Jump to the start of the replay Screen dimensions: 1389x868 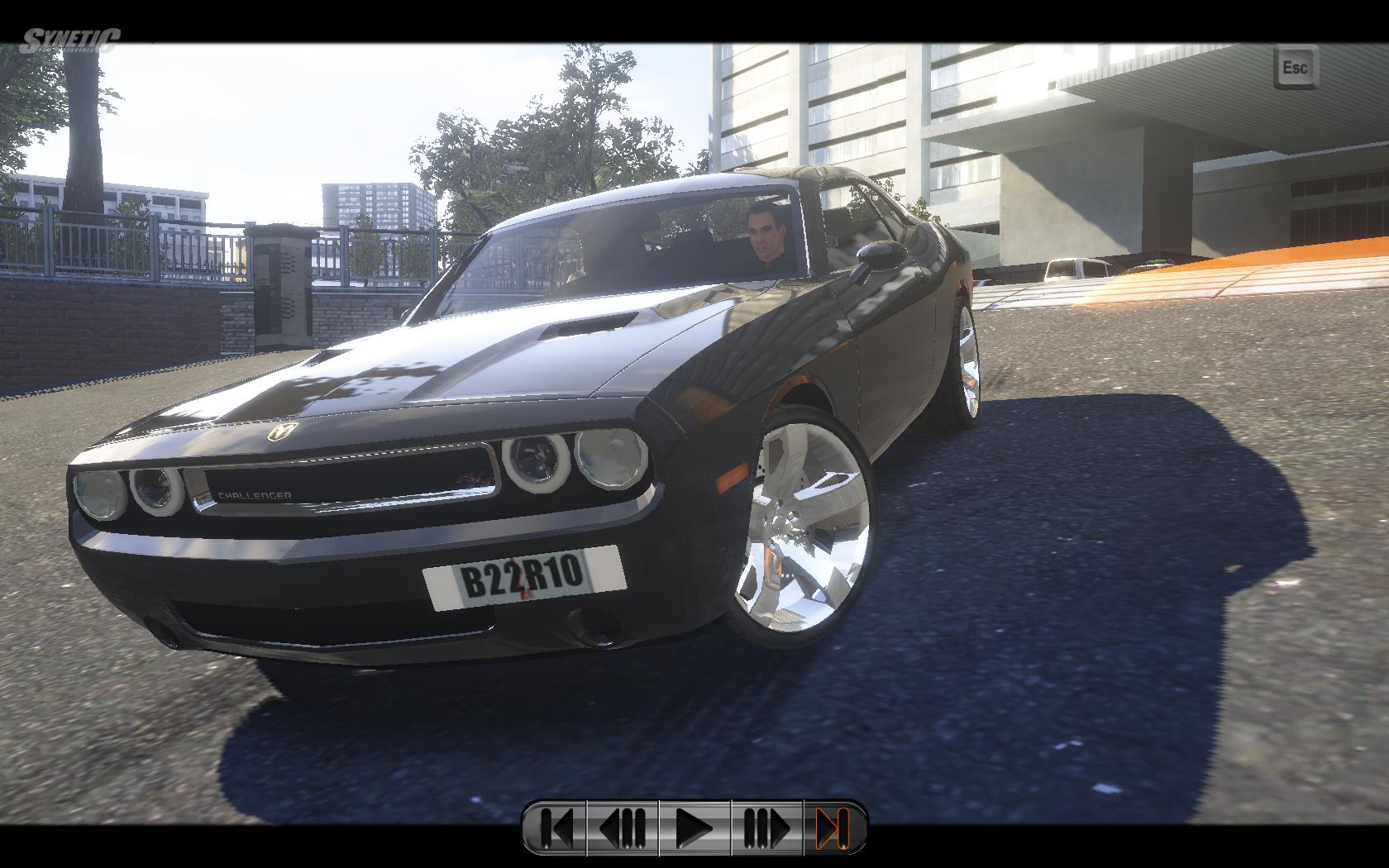pos(556,827)
